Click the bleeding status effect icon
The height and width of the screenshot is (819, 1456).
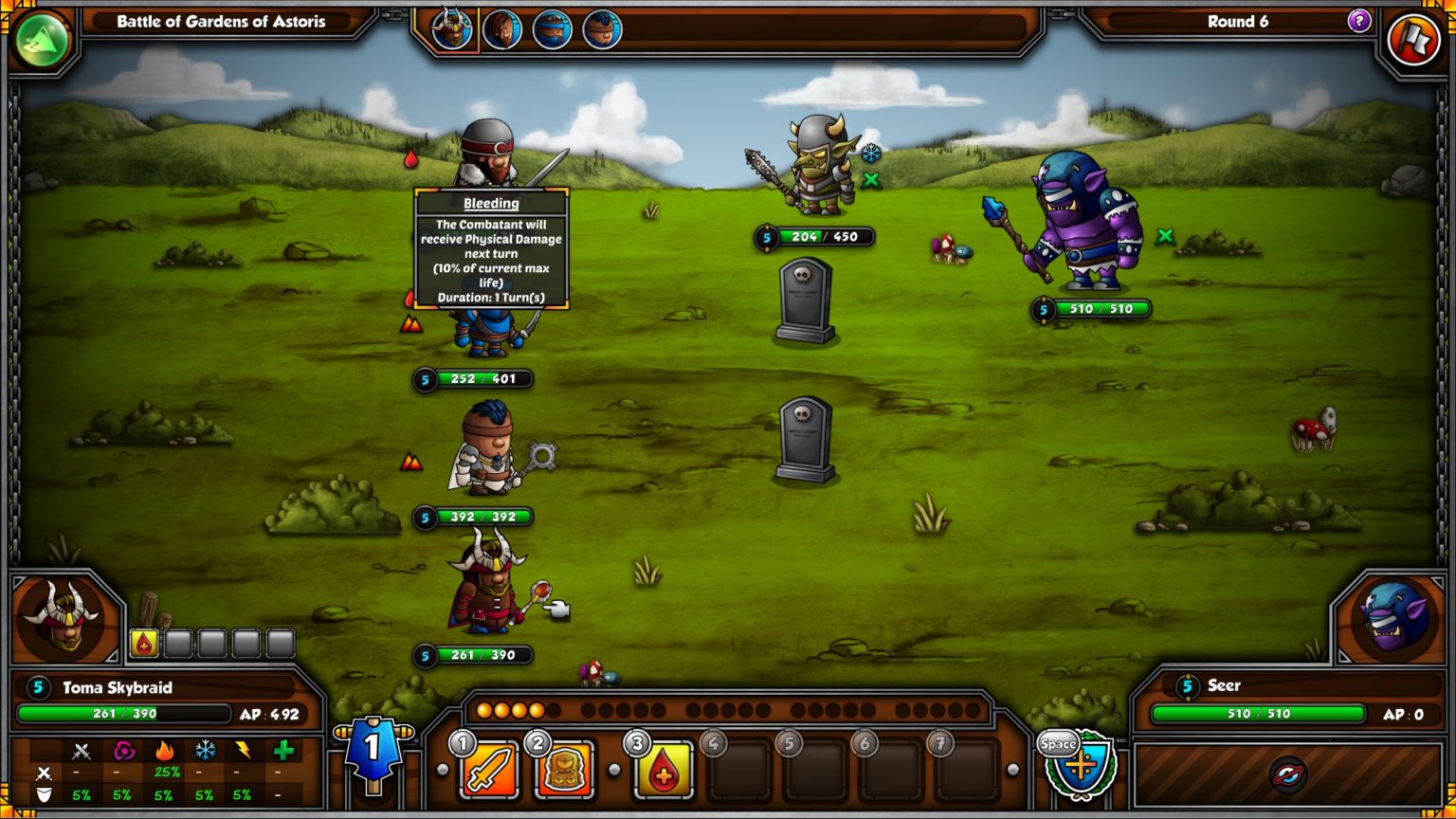[143, 644]
